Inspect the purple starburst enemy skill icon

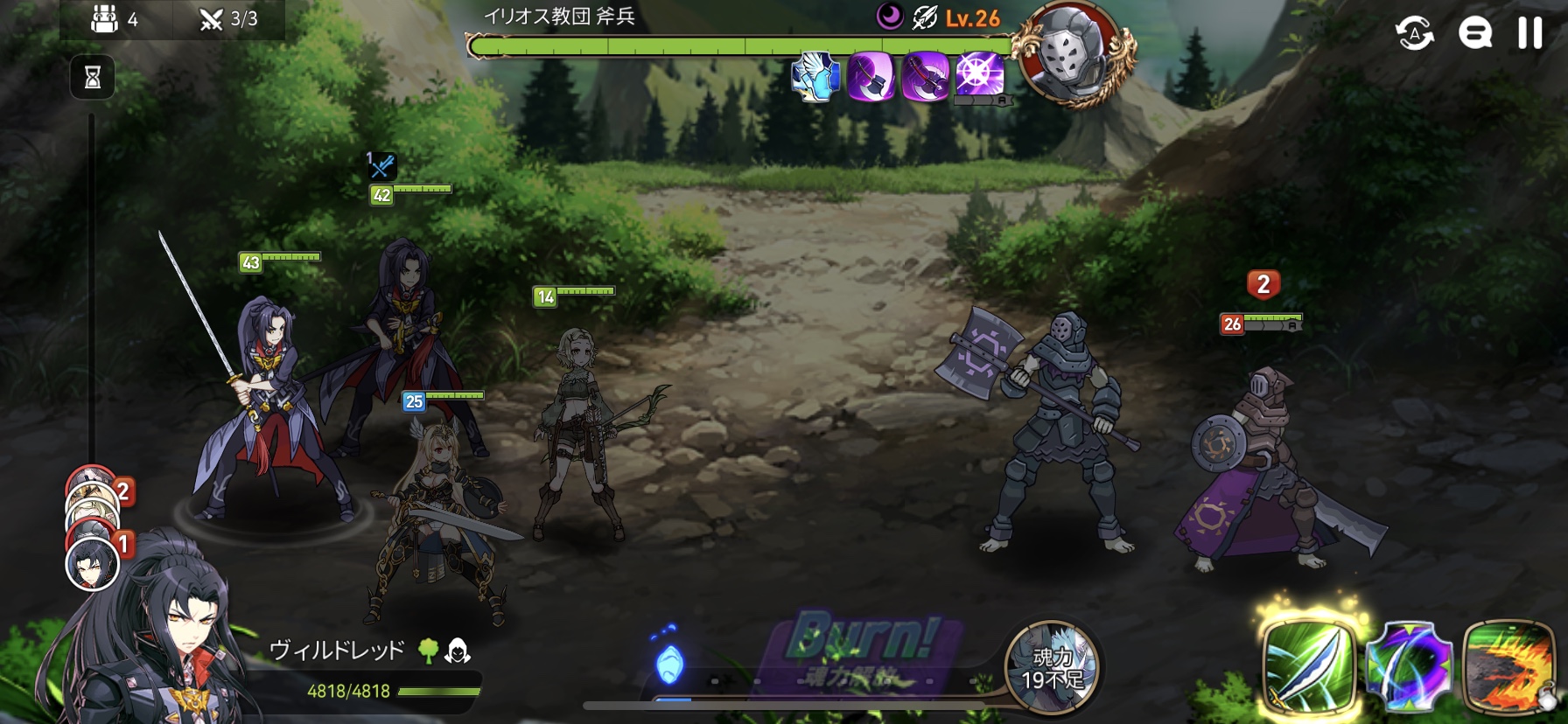pyautogui.click(x=979, y=73)
